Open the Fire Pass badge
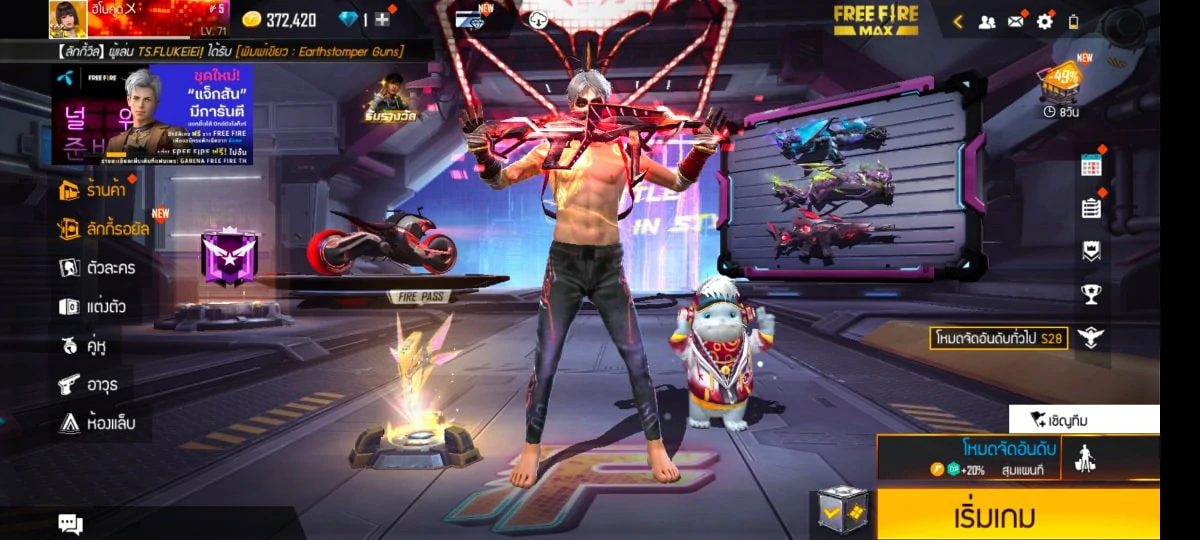 tap(230, 257)
